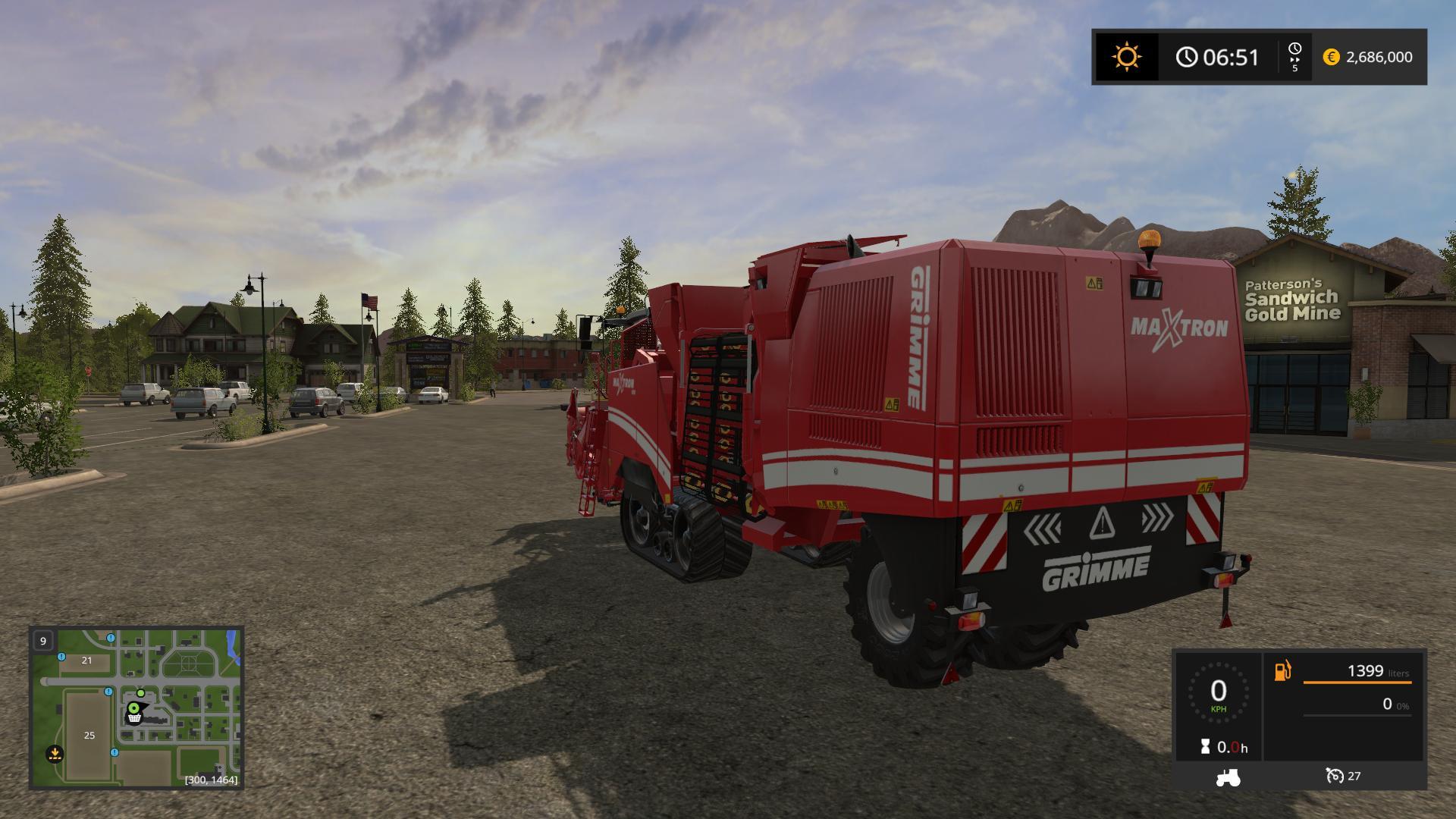Image resolution: width=1456 pixels, height=819 pixels.
Task: Select field 25 on the minimap
Action: click(89, 735)
